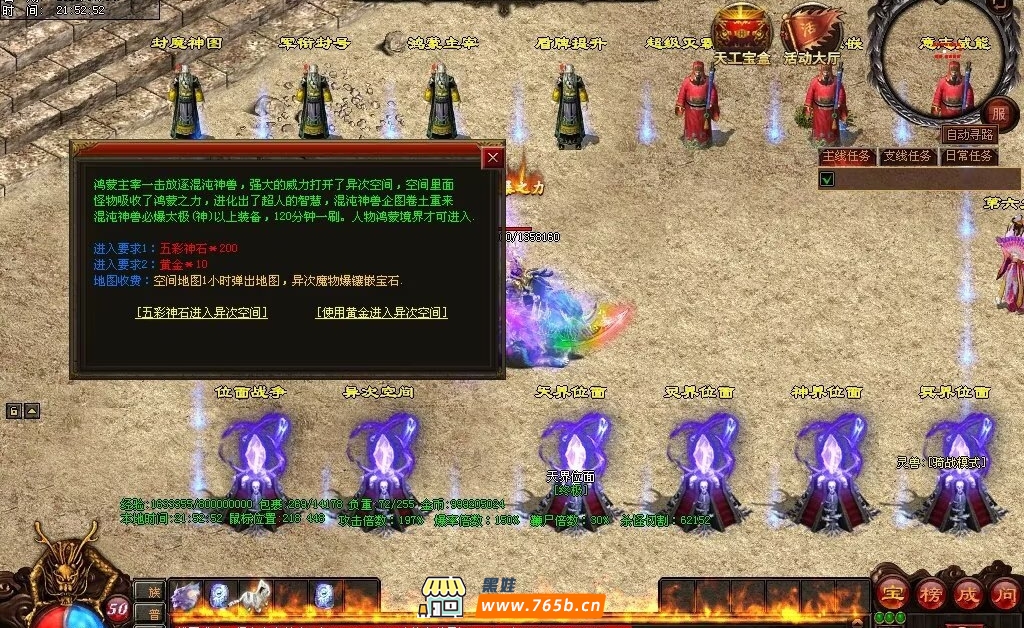The width and height of the screenshot is (1024, 628).
Task: Select the purple wolf head hotbar slot
Action: coord(186,596)
